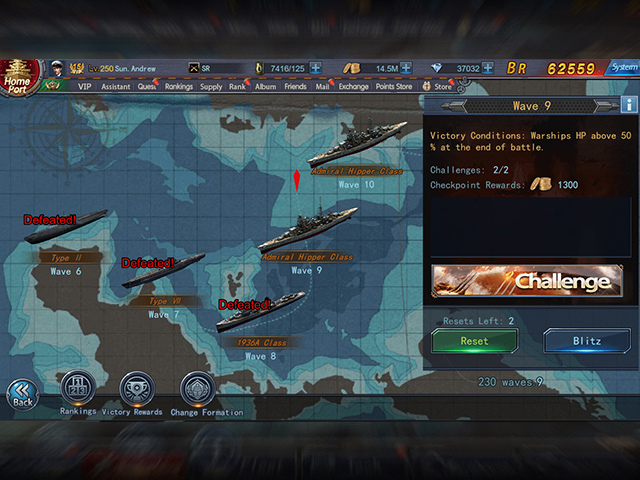The image size is (640, 480).
Task: Open the Supply menu
Action: click(x=211, y=87)
